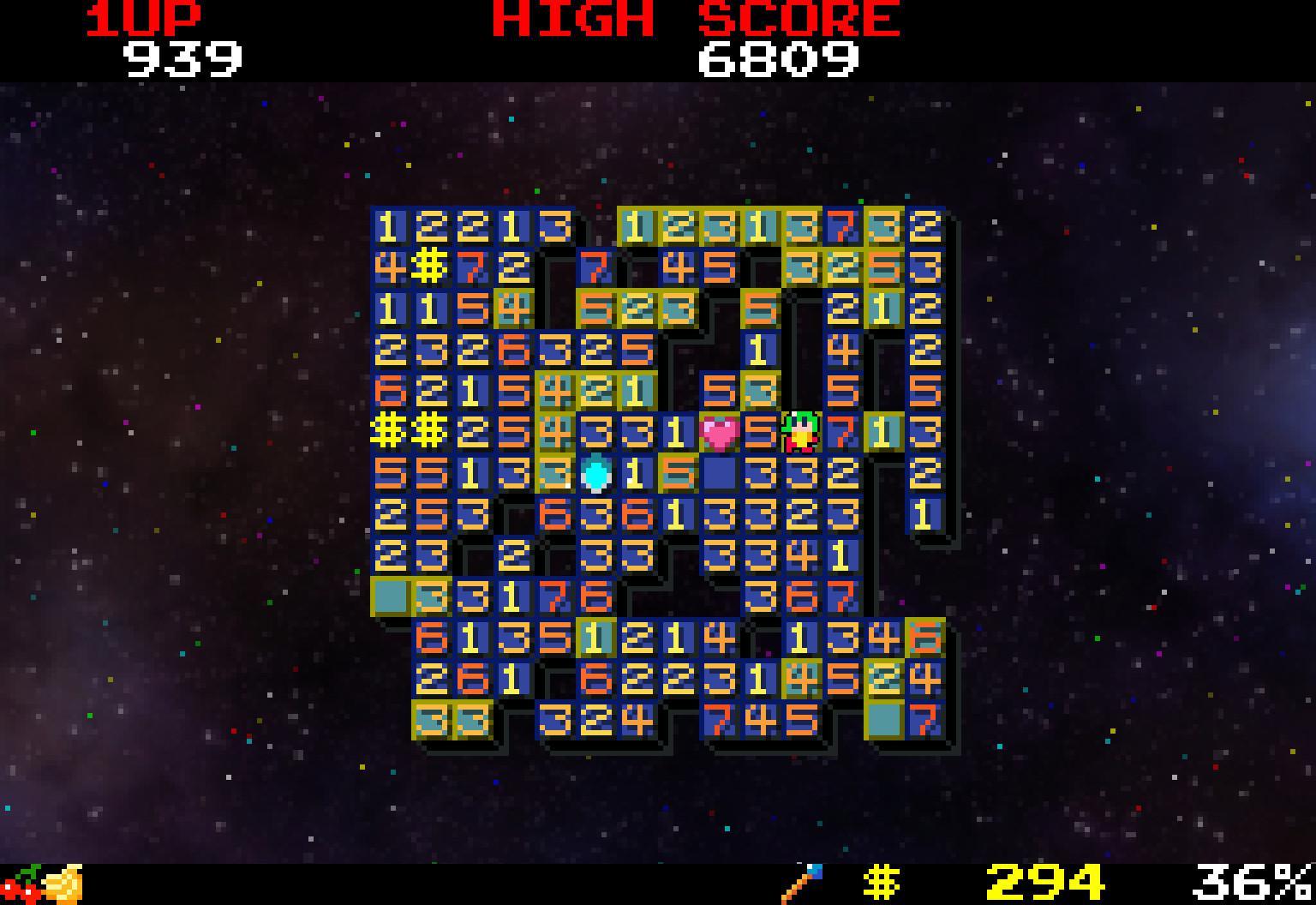Viewport: 1316px width, 905px height.
Task: Select the banana bunch icon
Action: (65, 884)
